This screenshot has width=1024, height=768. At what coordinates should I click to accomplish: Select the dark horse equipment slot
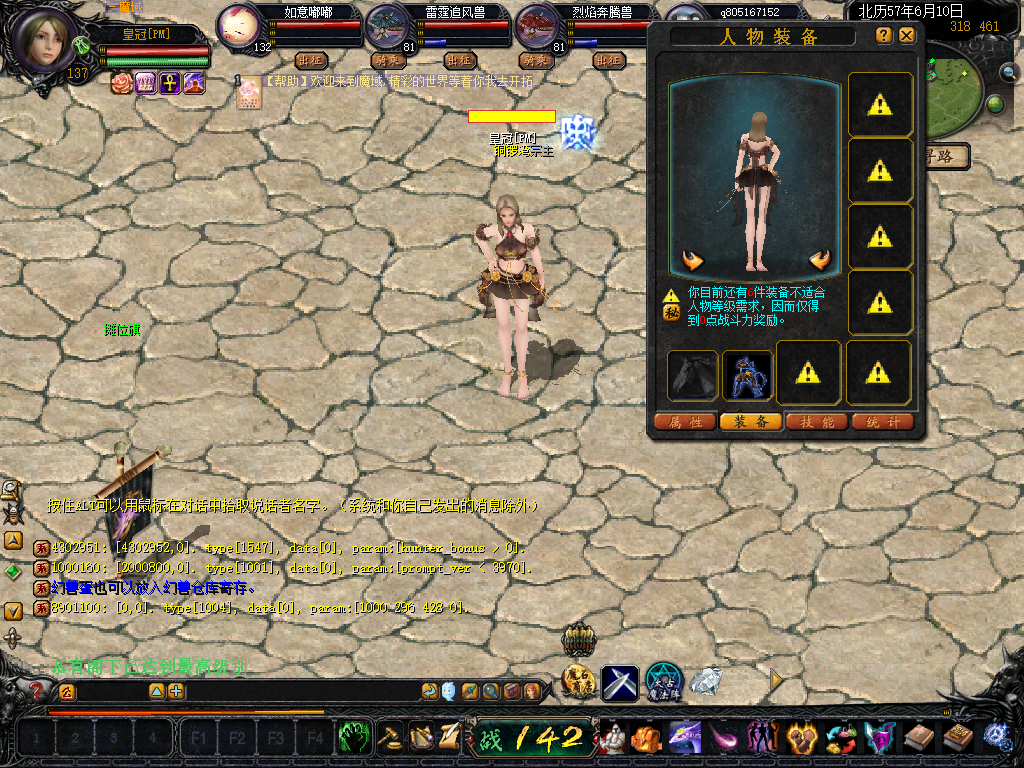tap(692, 375)
